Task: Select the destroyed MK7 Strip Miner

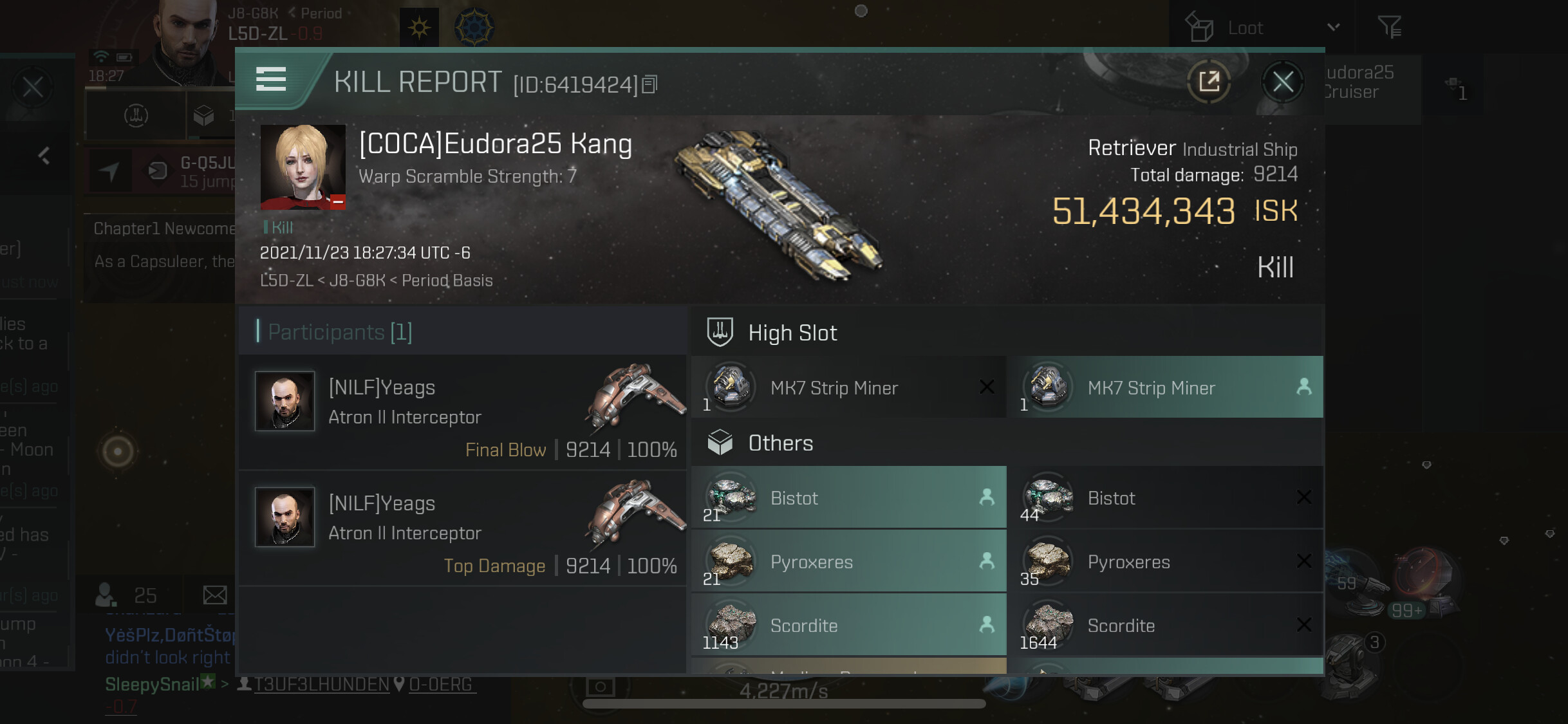Action: 848,387
